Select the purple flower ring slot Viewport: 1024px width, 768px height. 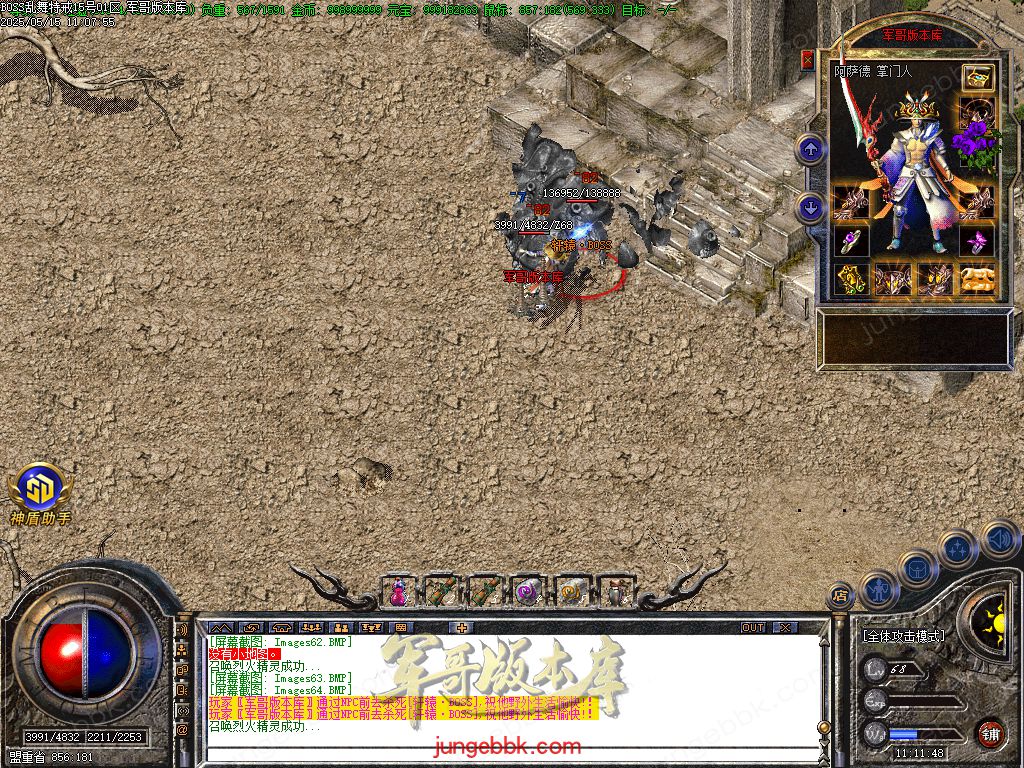click(977, 241)
